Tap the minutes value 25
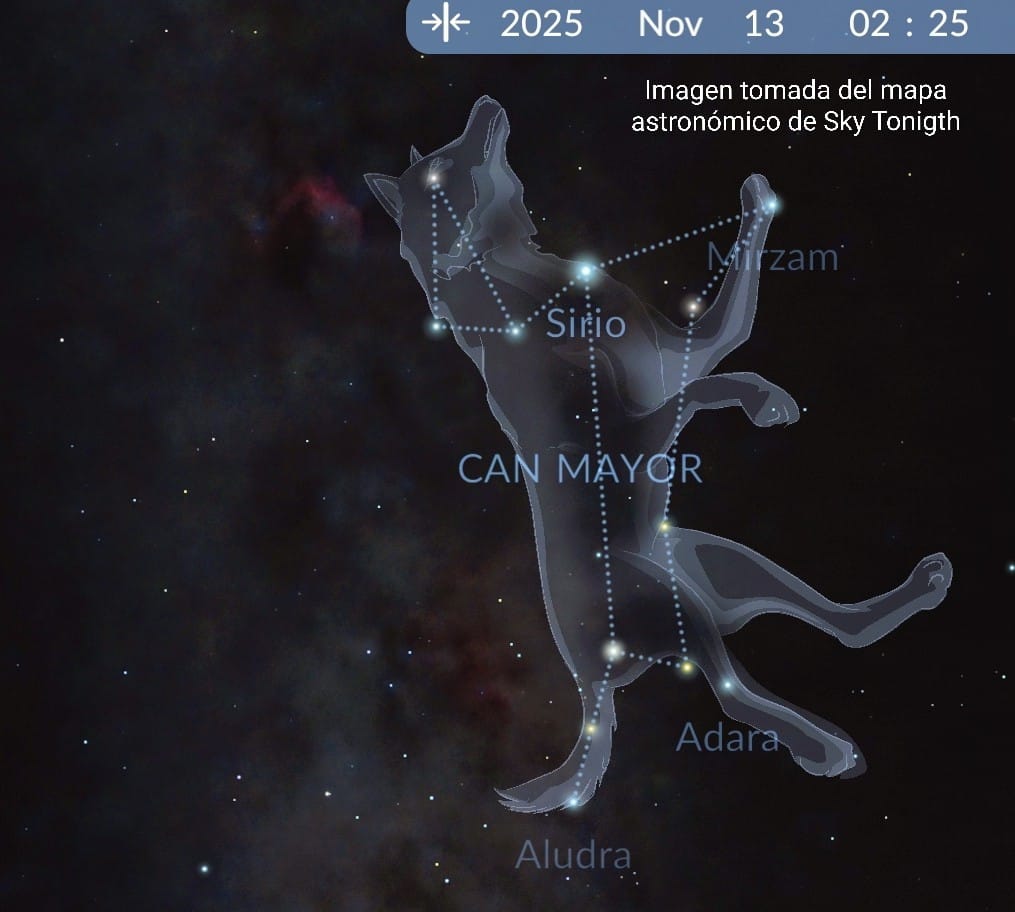 pos(948,24)
